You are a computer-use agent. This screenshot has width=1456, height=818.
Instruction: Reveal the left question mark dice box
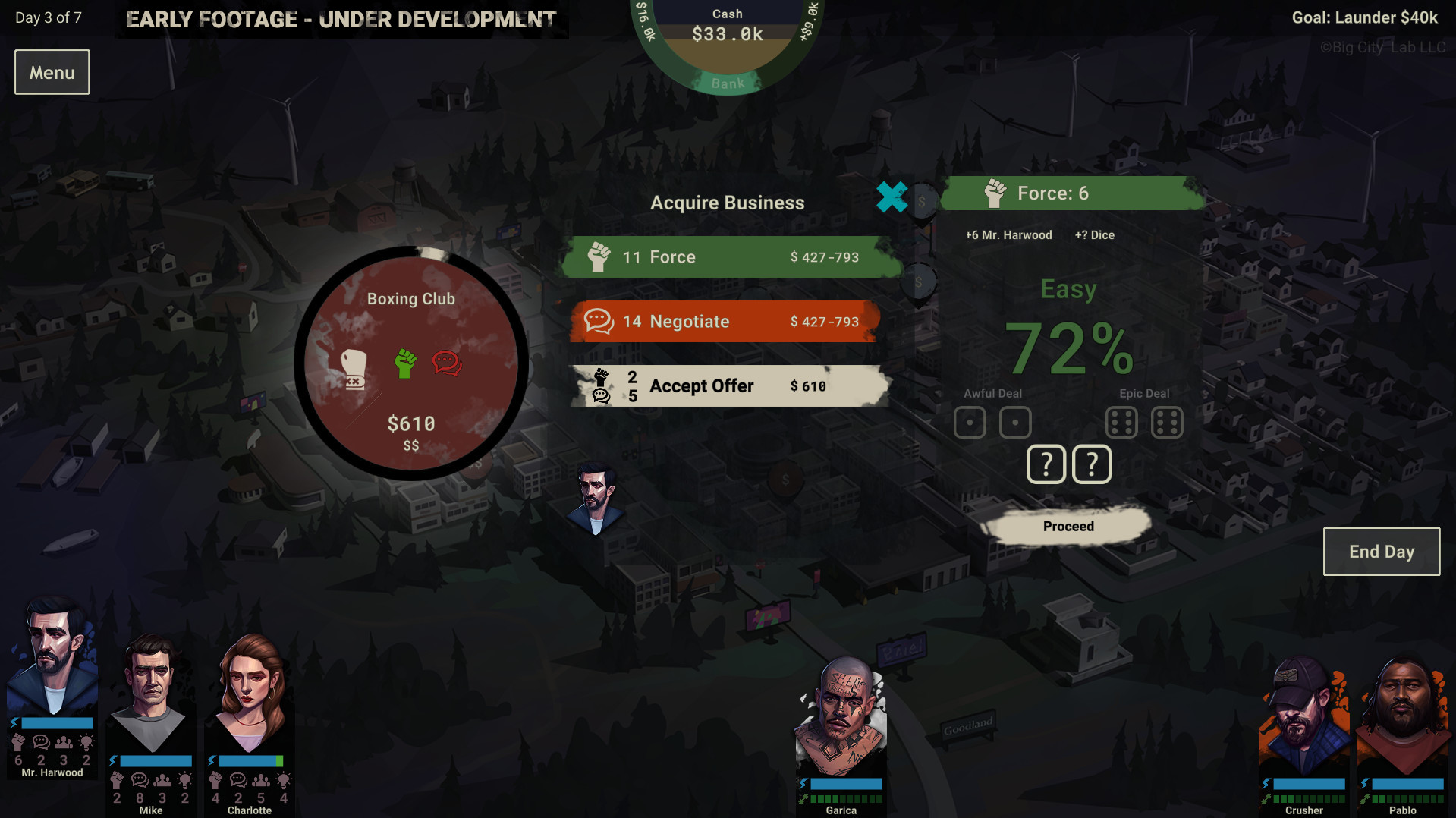(x=1046, y=464)
